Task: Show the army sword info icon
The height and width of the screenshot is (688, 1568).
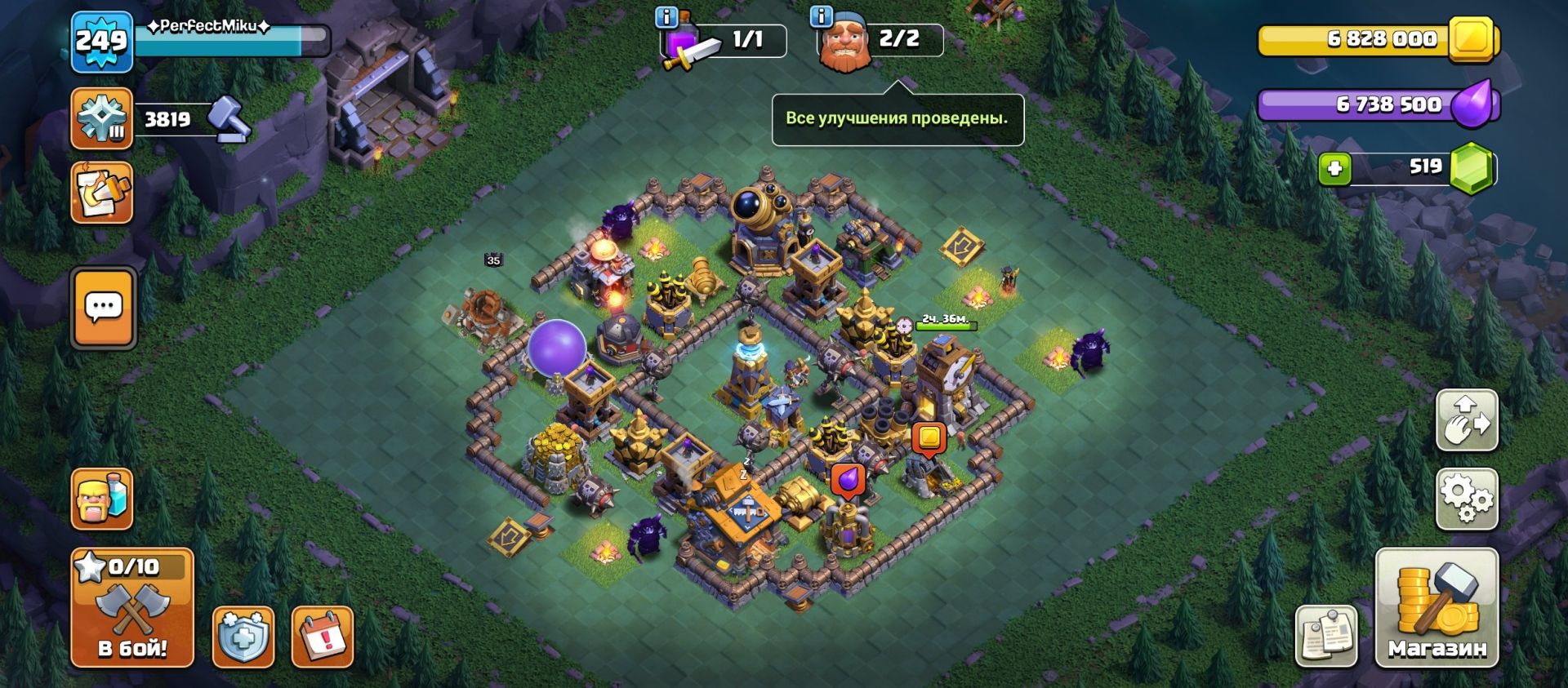Action: pos(667,16)
